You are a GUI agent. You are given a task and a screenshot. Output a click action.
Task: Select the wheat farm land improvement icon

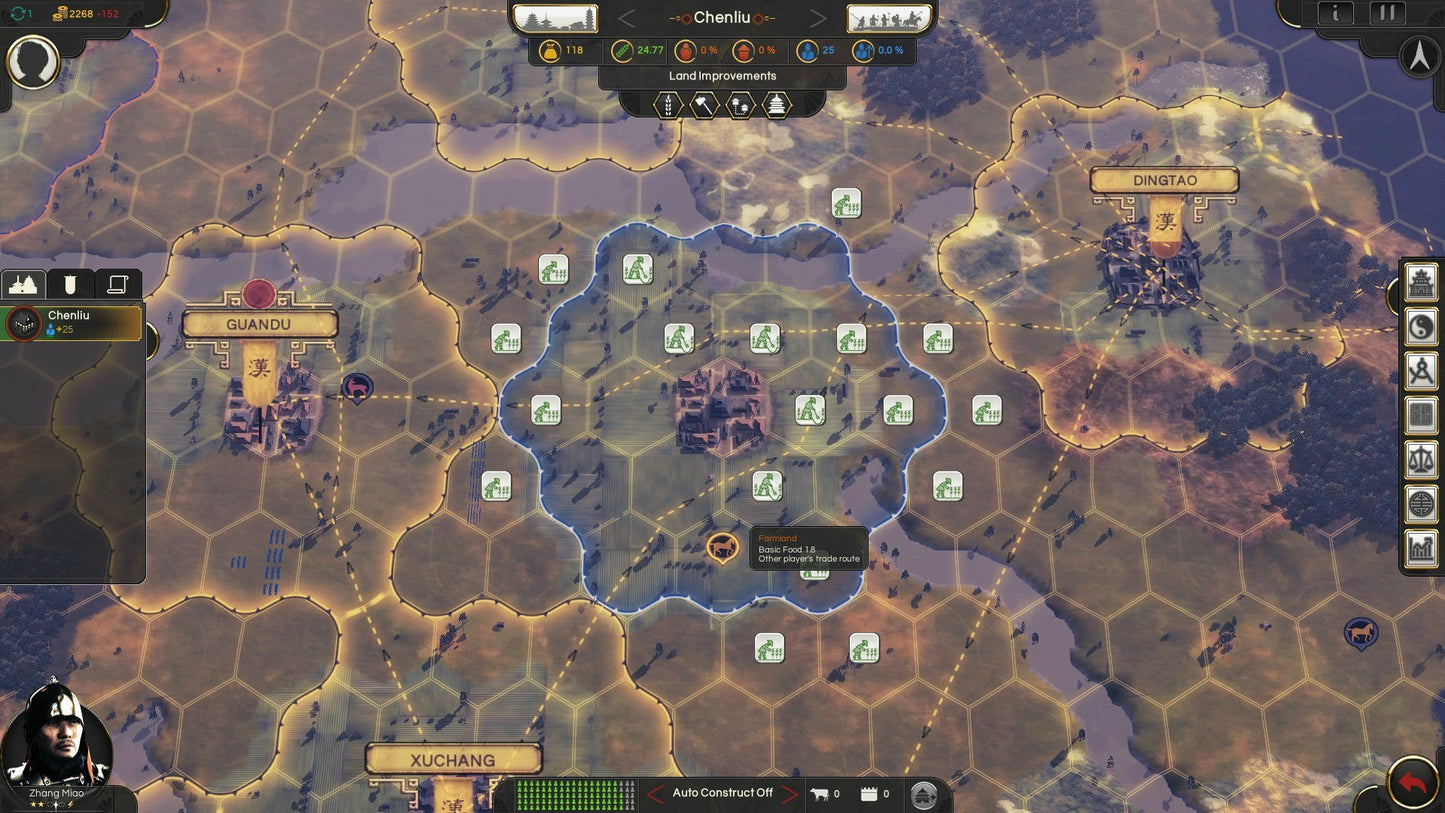[669, 104]
